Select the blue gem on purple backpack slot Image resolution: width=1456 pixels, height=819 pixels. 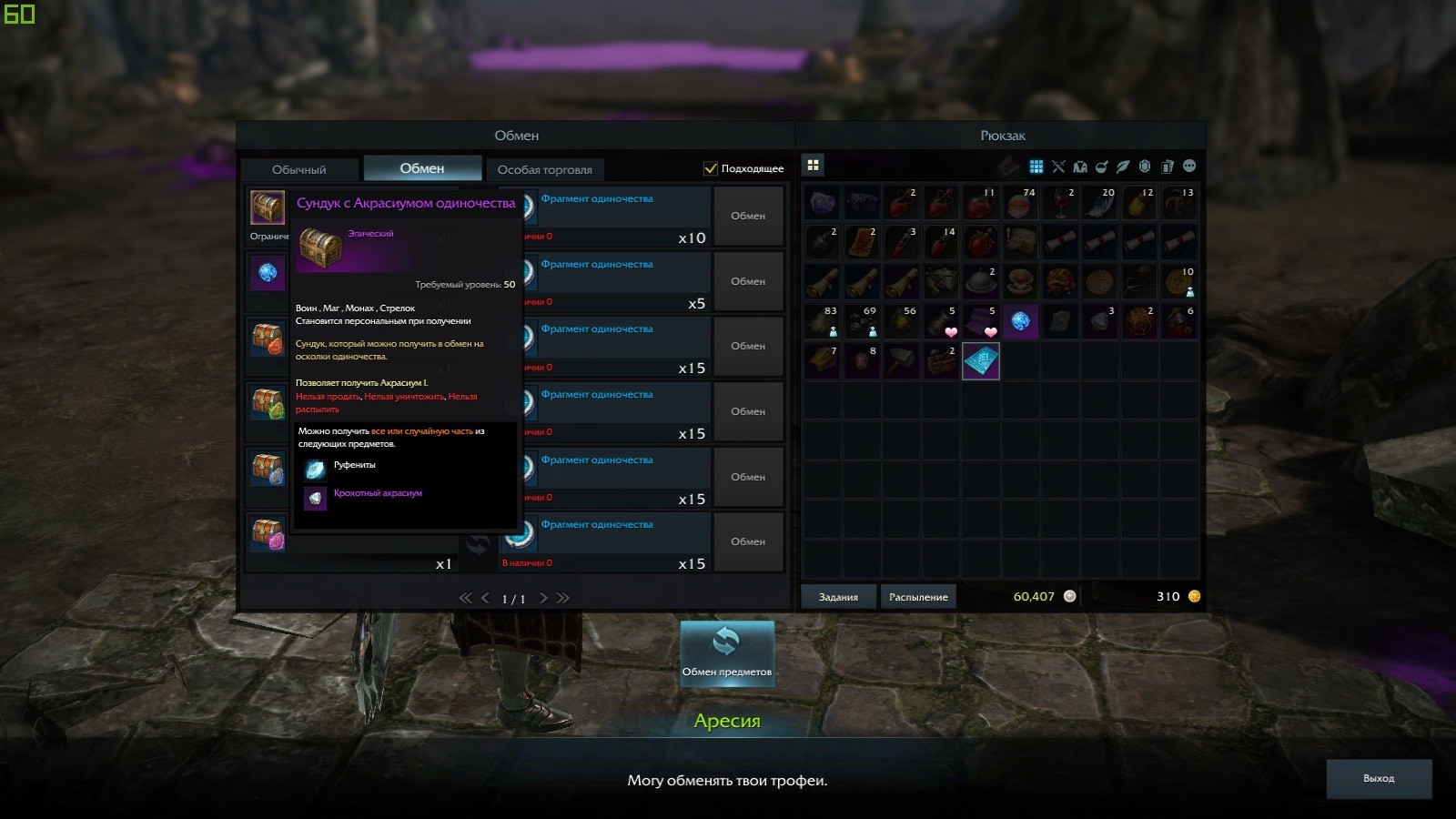pyautogui.click(x=1020, y=321)
